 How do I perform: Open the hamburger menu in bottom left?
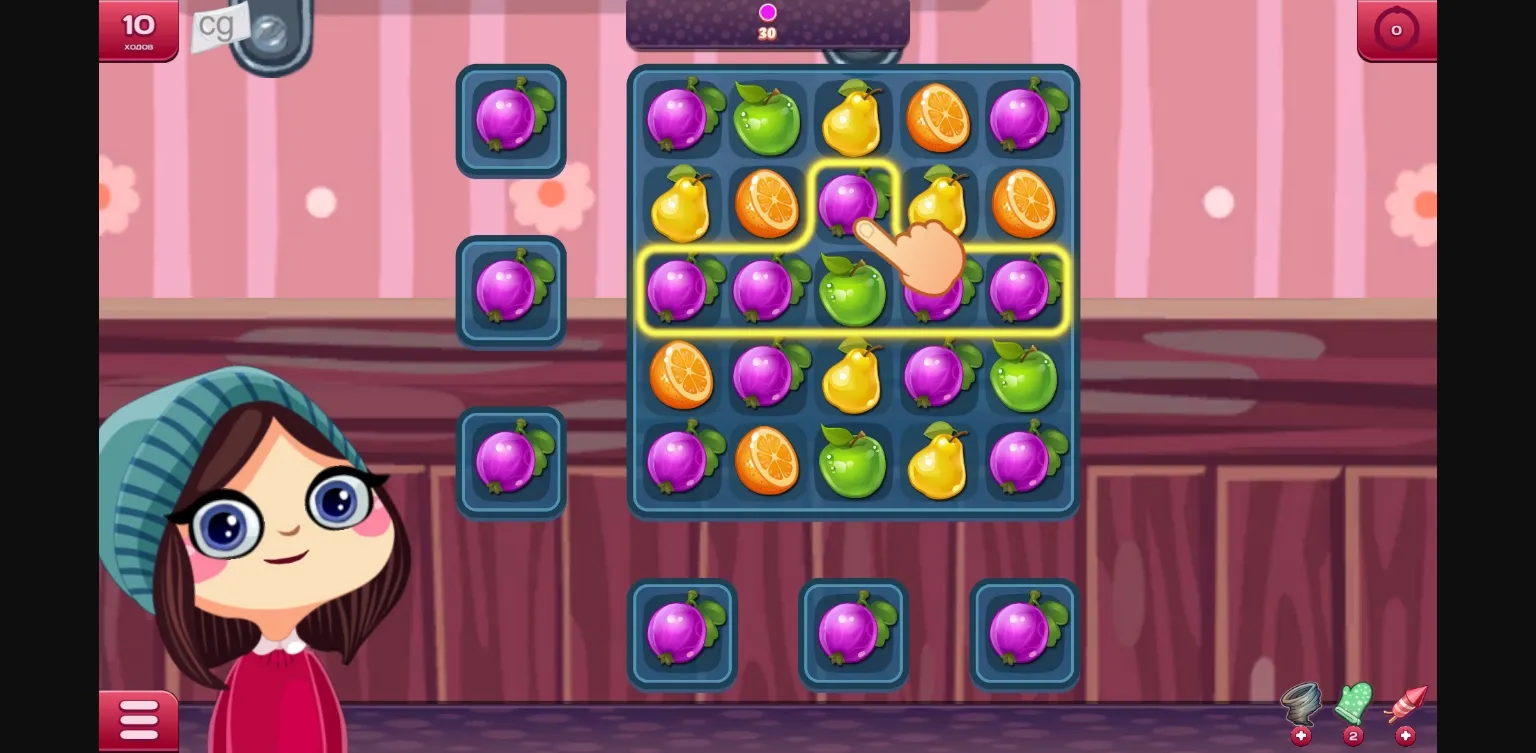138,719
